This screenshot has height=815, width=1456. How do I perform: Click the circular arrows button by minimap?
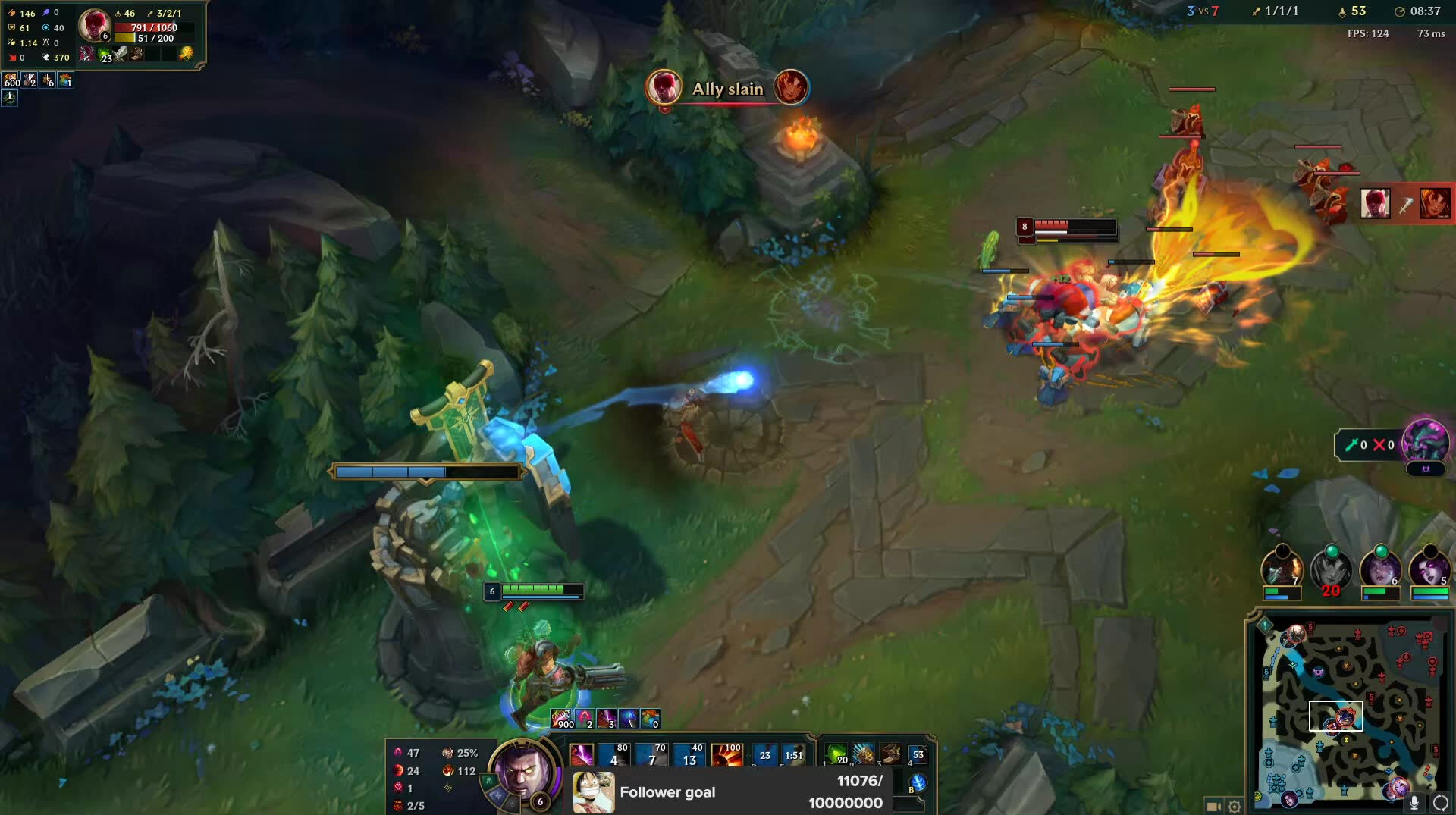click(1440, 804)
